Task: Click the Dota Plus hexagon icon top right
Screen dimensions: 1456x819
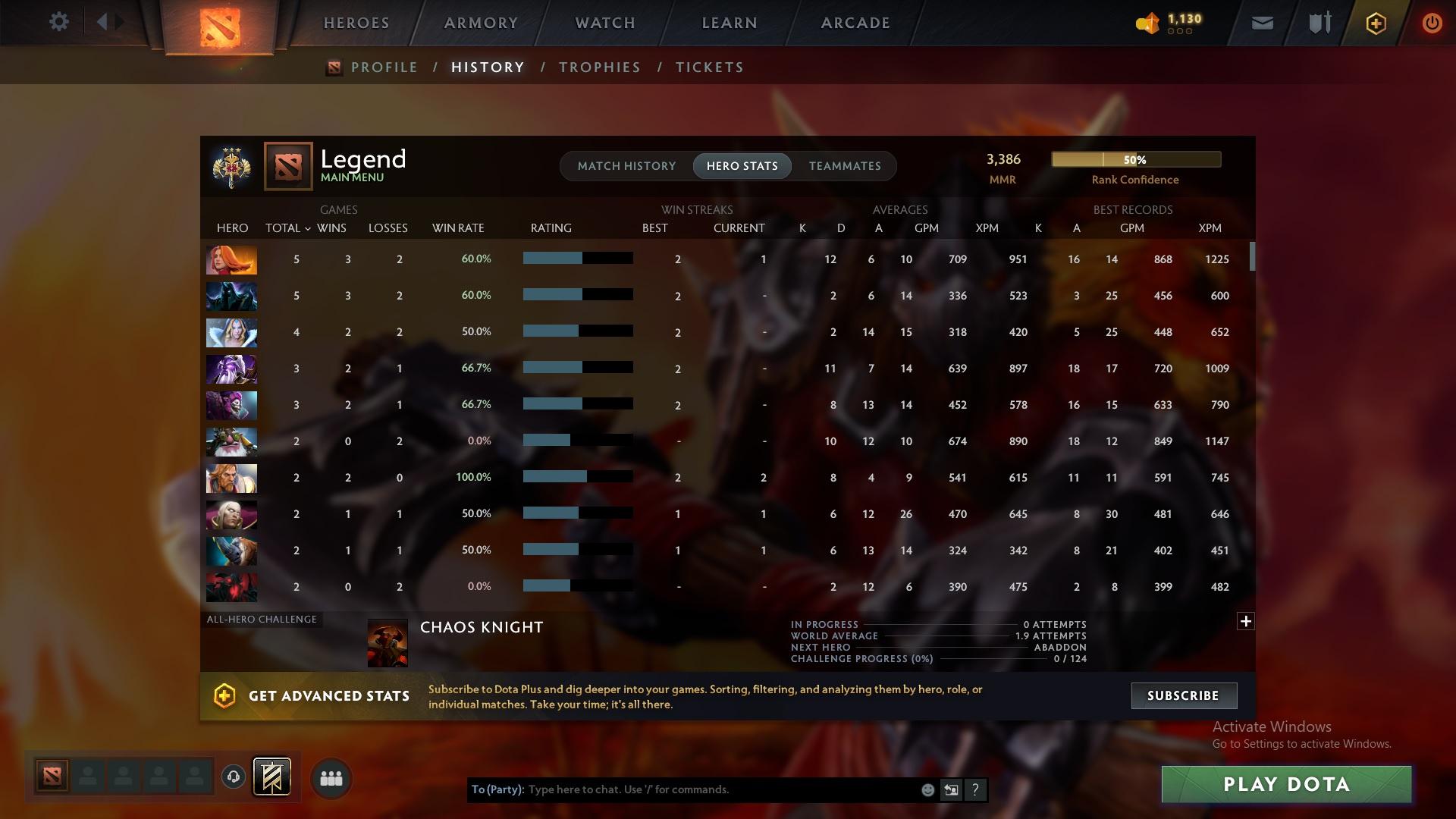Action: (x=1375, y=23)
